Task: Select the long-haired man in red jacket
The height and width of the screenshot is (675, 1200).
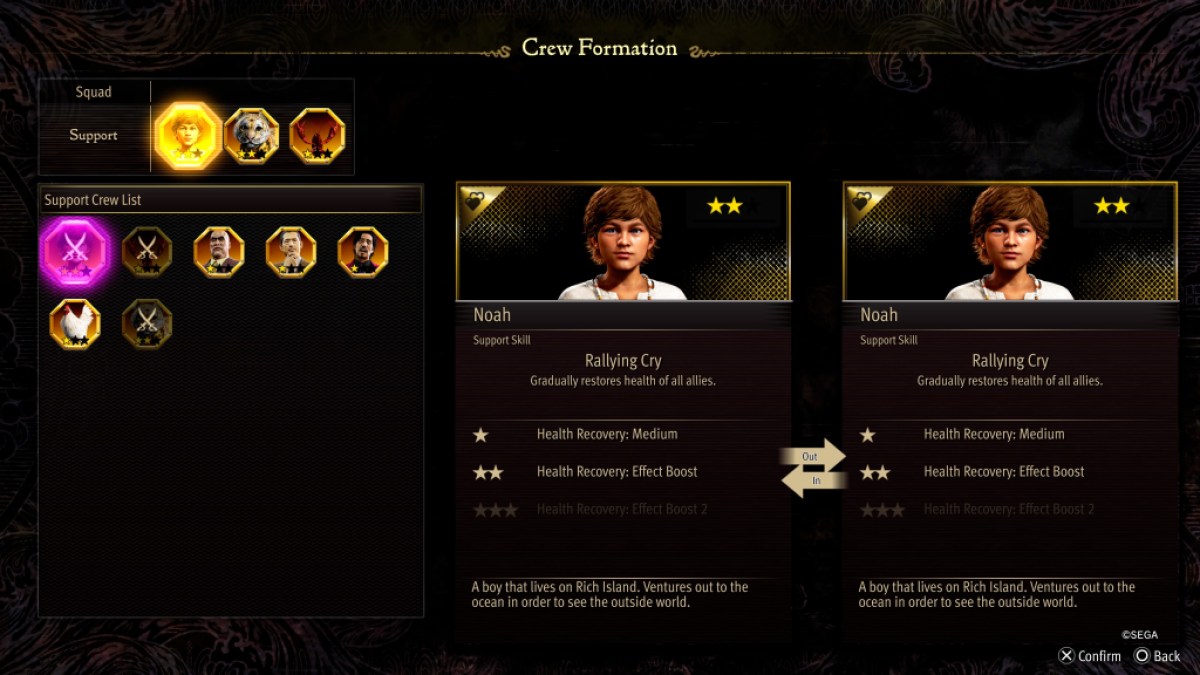Action: tap(363, 252)
